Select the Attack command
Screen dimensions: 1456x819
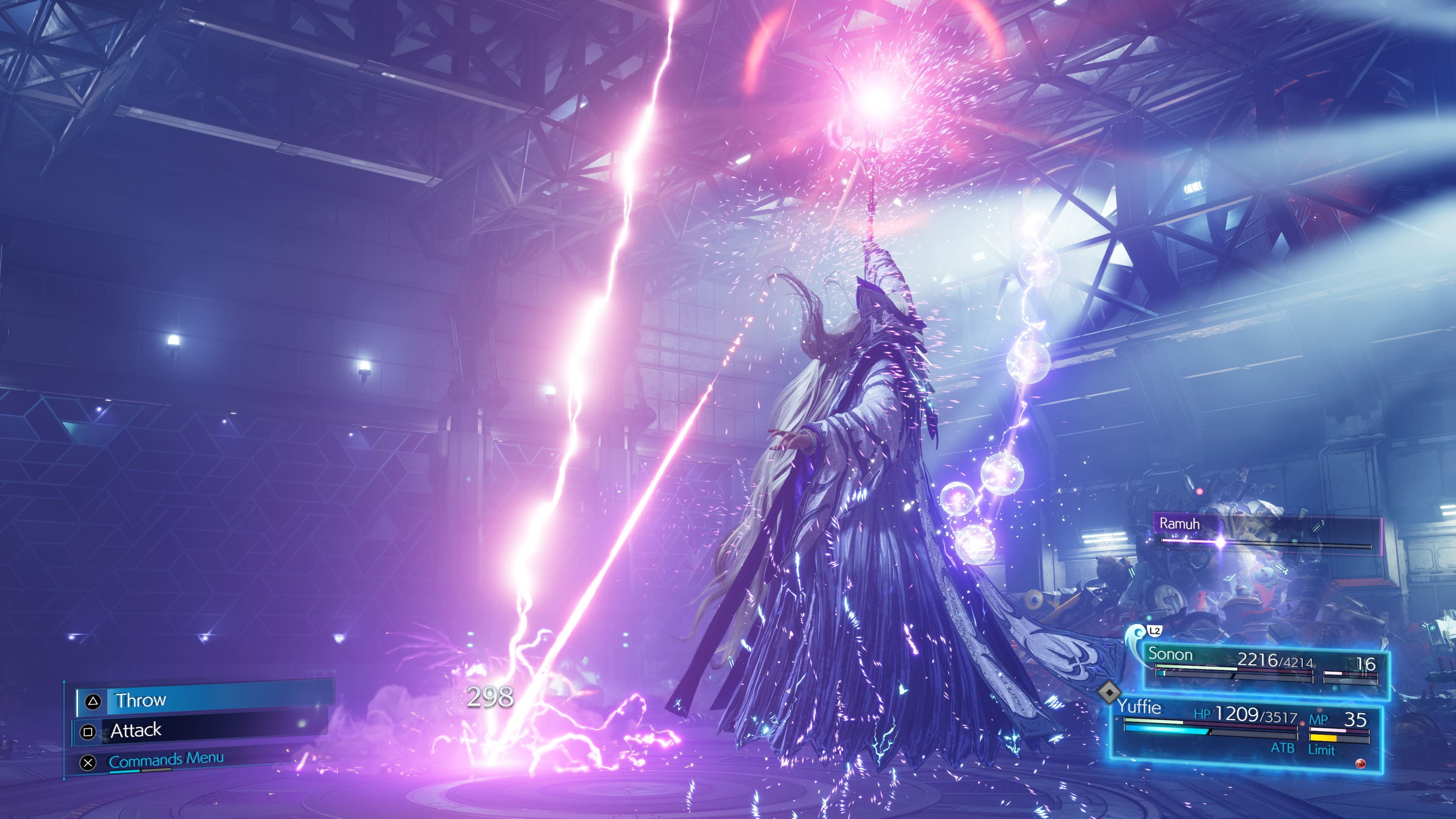tap(137, 730)
